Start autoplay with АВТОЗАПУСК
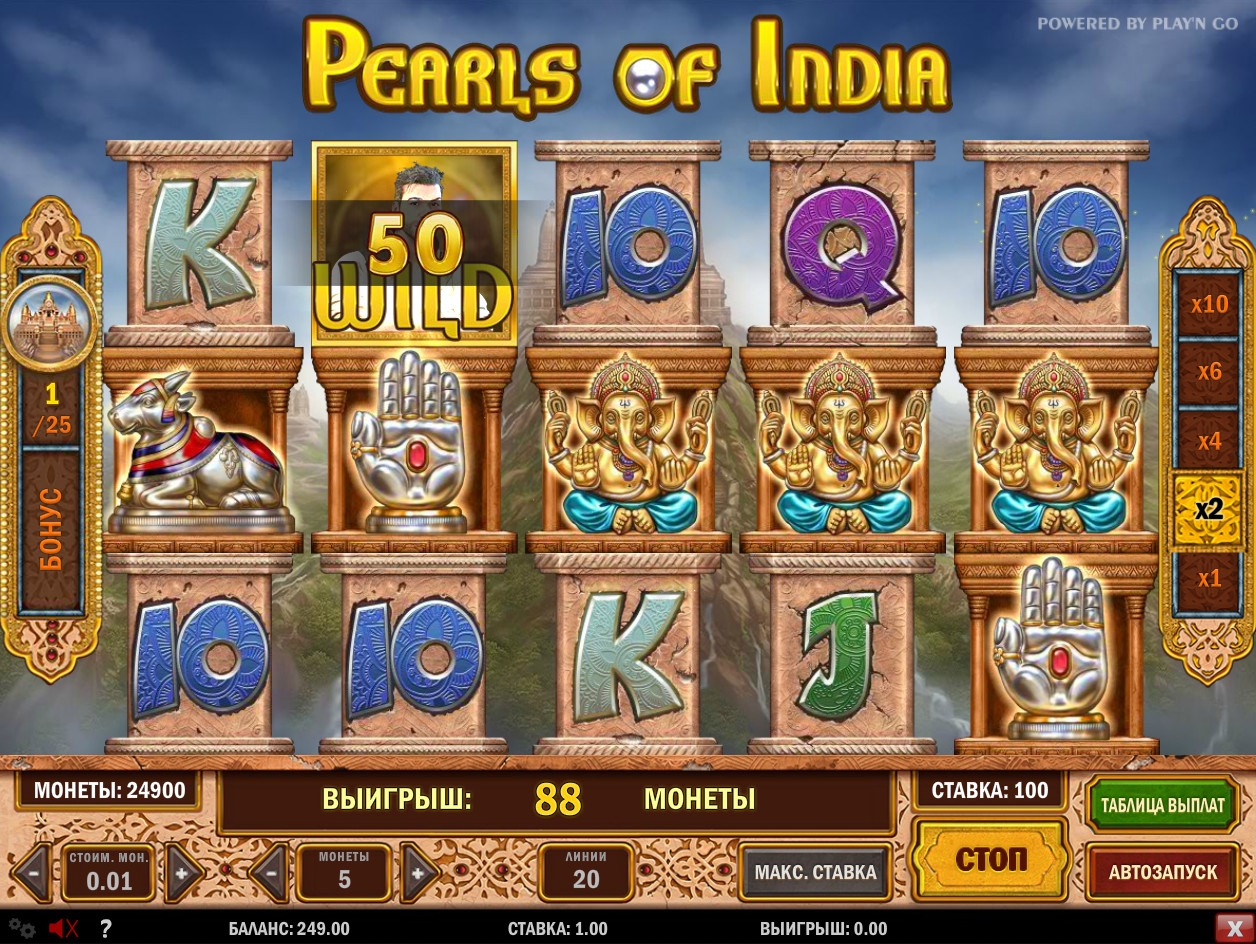Viewport: 1256px width, 944px height. [1162, 872]
